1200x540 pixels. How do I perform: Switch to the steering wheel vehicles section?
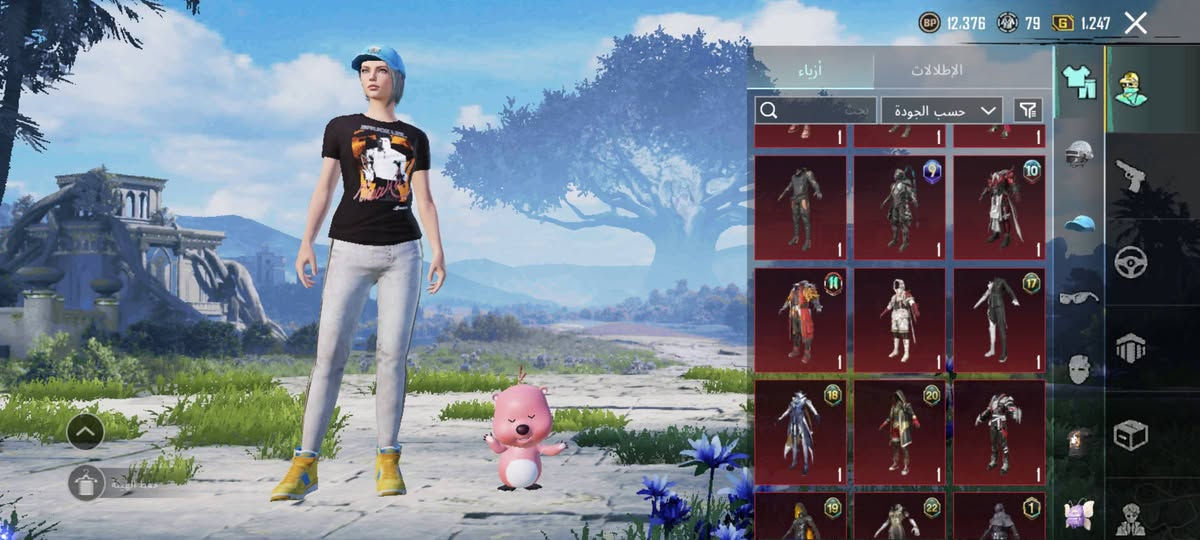click(1130, 262)
